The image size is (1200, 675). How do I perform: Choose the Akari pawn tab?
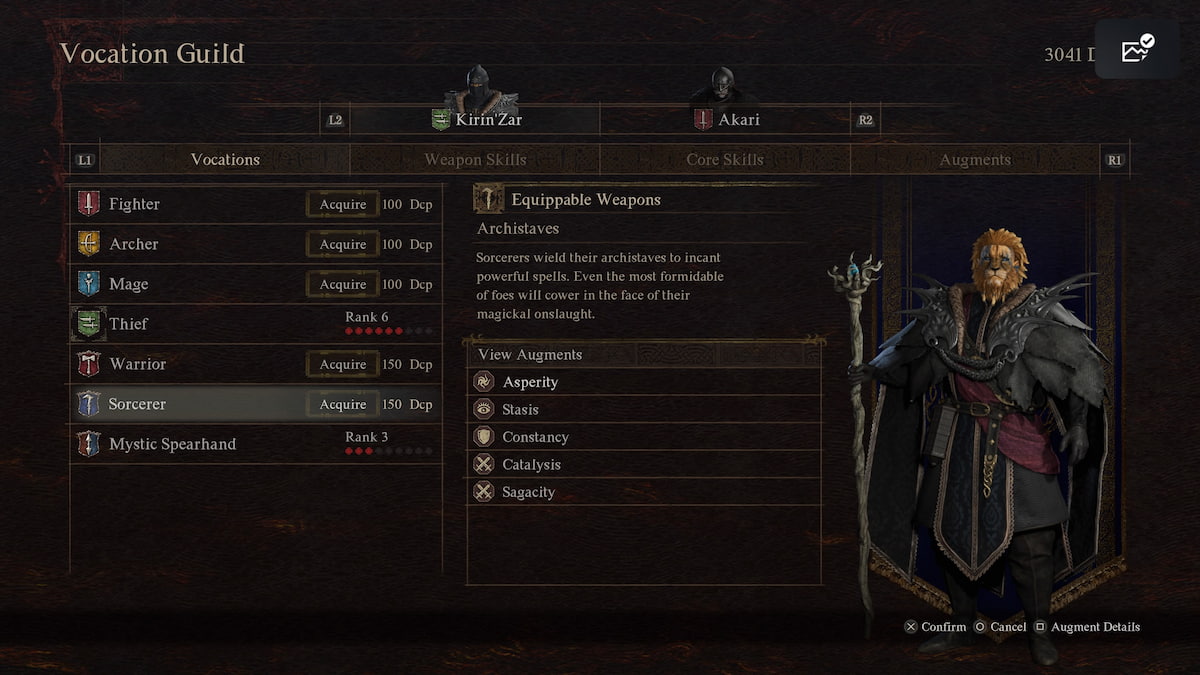tap(725, 120)
